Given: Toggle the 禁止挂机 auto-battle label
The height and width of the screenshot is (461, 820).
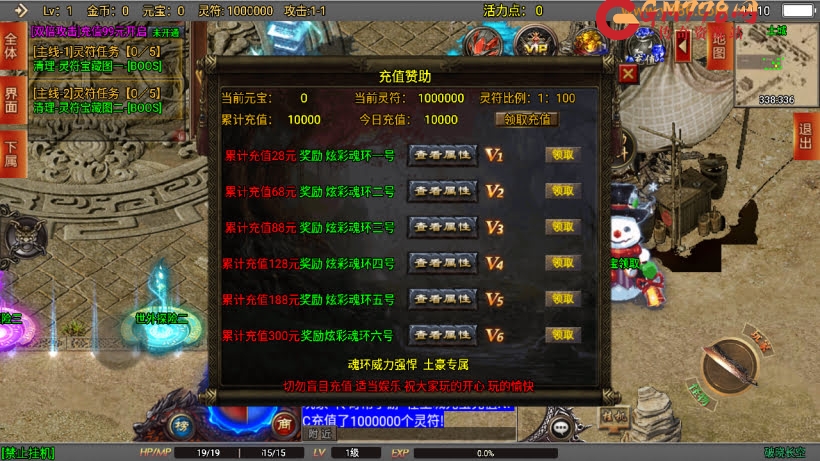Looking at the screenshot, I should [x=29, y=453].
